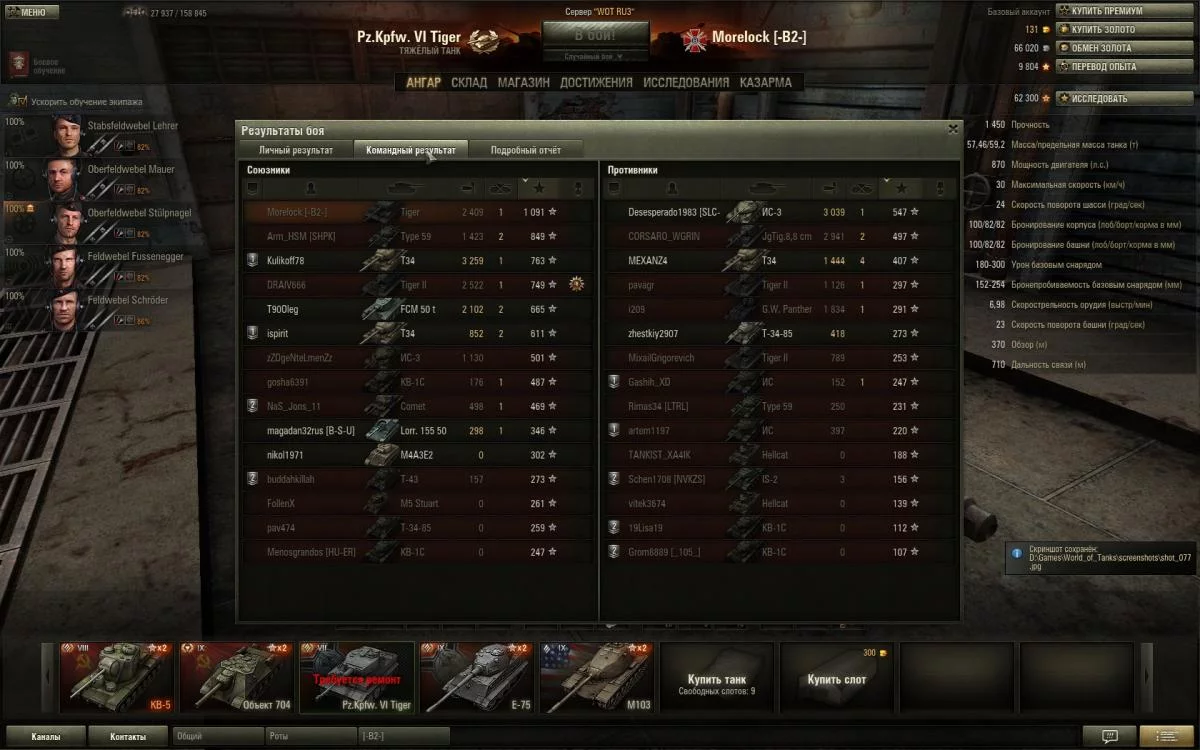The width and height of the screenshot is (1200, 750).
Task: Switch to the Личный результат tab
Action: click(296, 150)
